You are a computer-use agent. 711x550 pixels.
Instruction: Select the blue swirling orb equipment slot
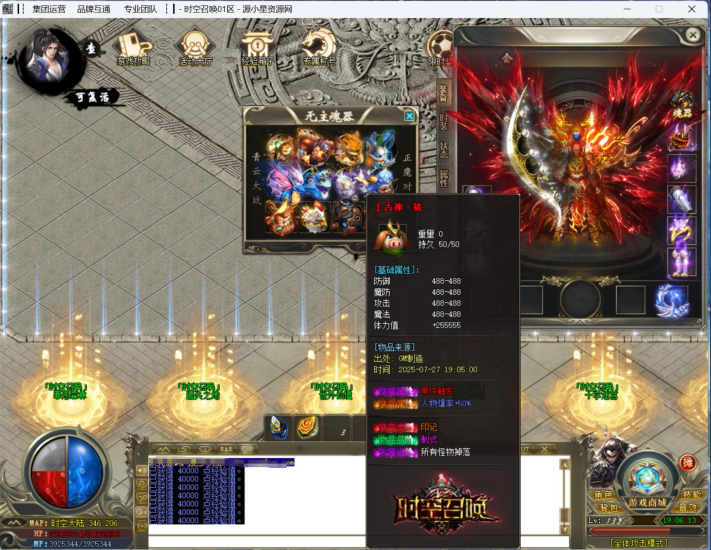coord(669,299)
